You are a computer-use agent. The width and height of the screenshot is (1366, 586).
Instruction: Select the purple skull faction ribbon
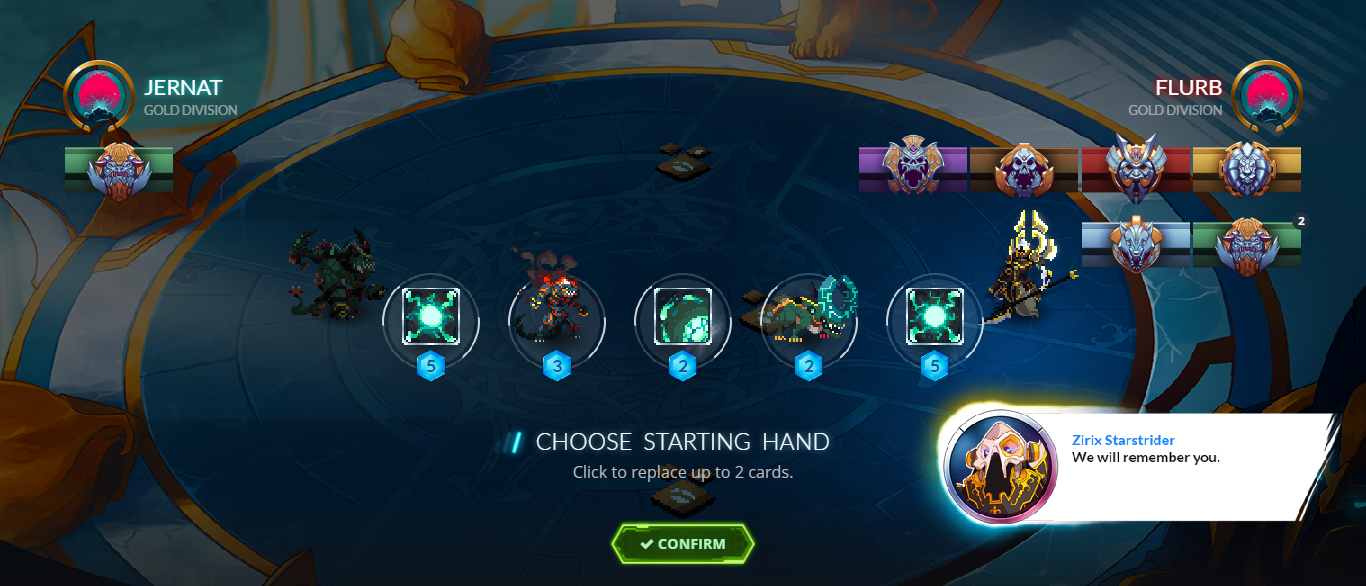(912, 169)
